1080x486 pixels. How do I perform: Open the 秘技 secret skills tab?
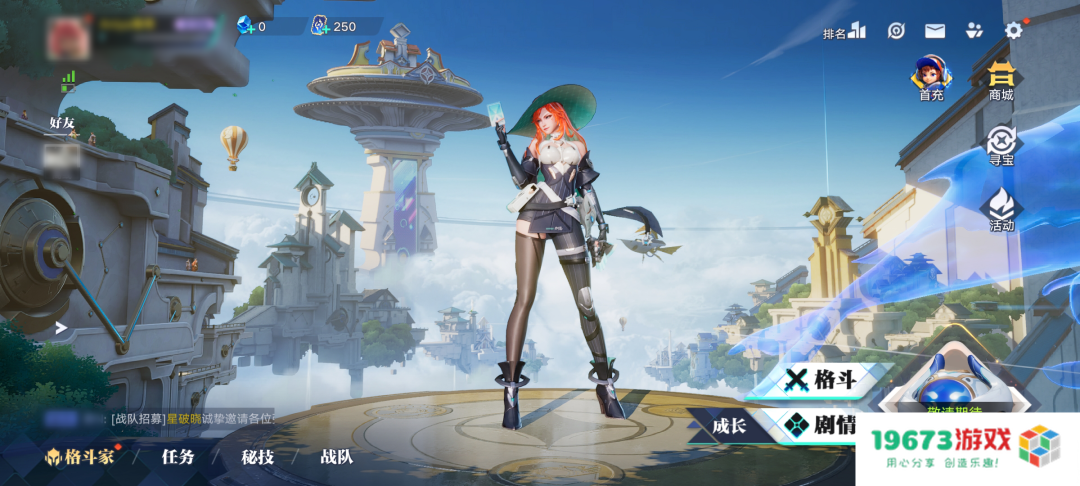coord(257,458)
